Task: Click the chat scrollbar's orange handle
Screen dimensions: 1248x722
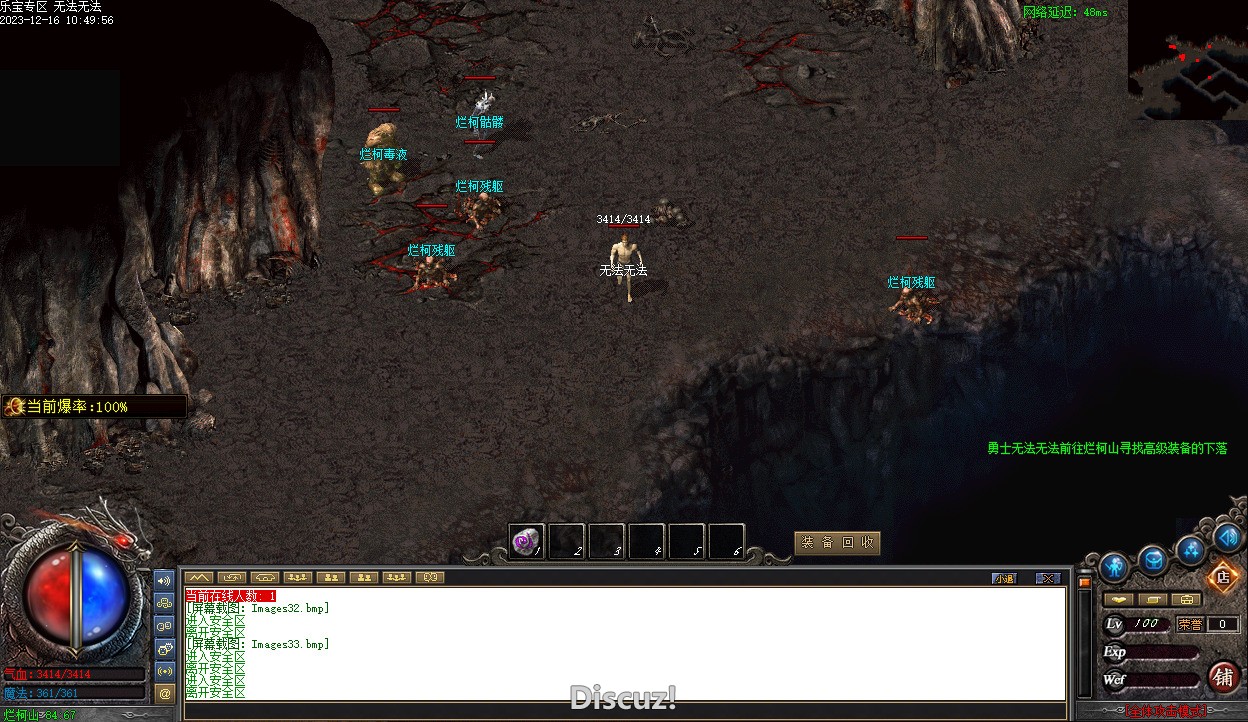Action: tap(1084, 581)
